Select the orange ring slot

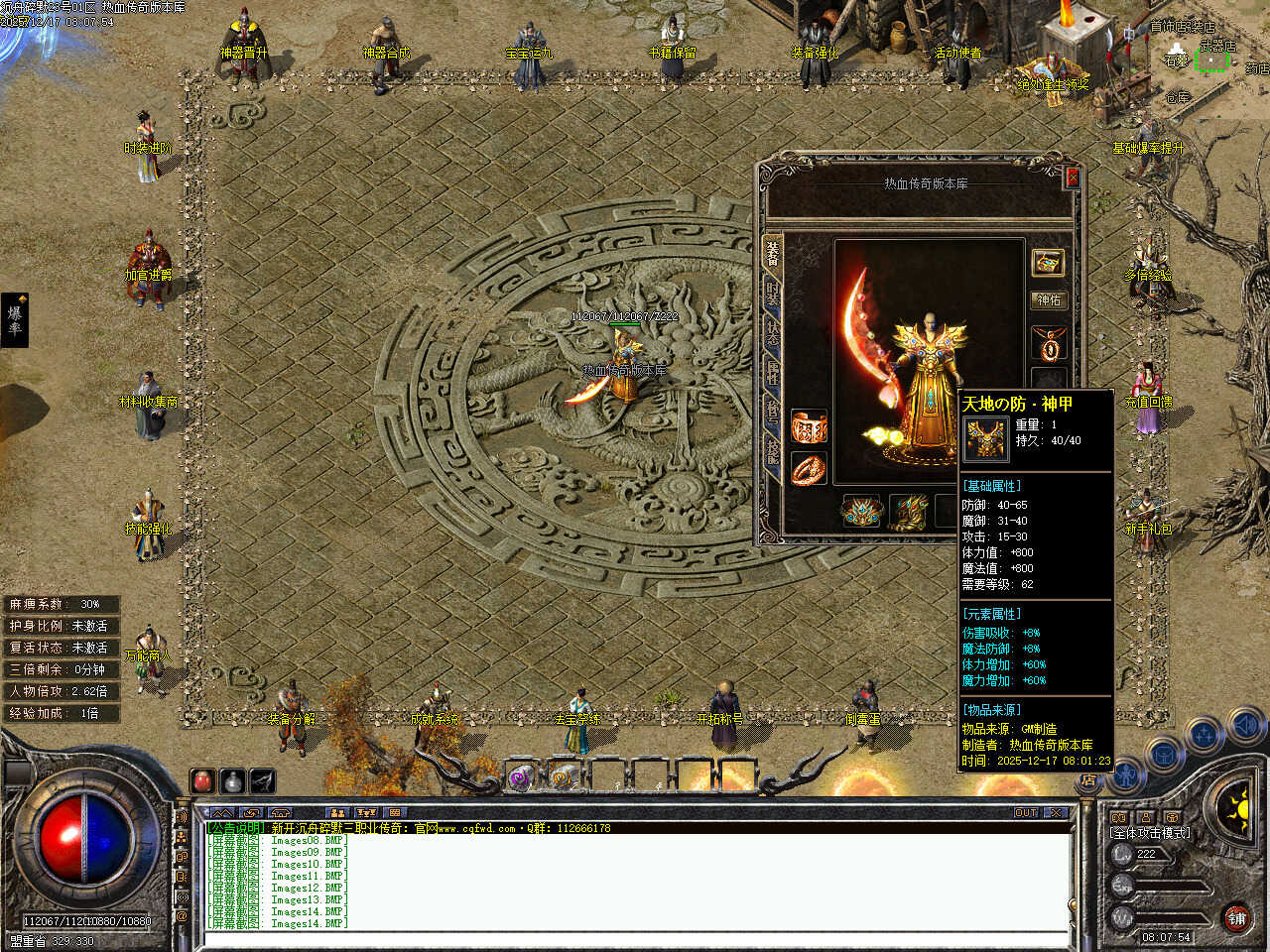pyautogui.click(x=808, y=469)
